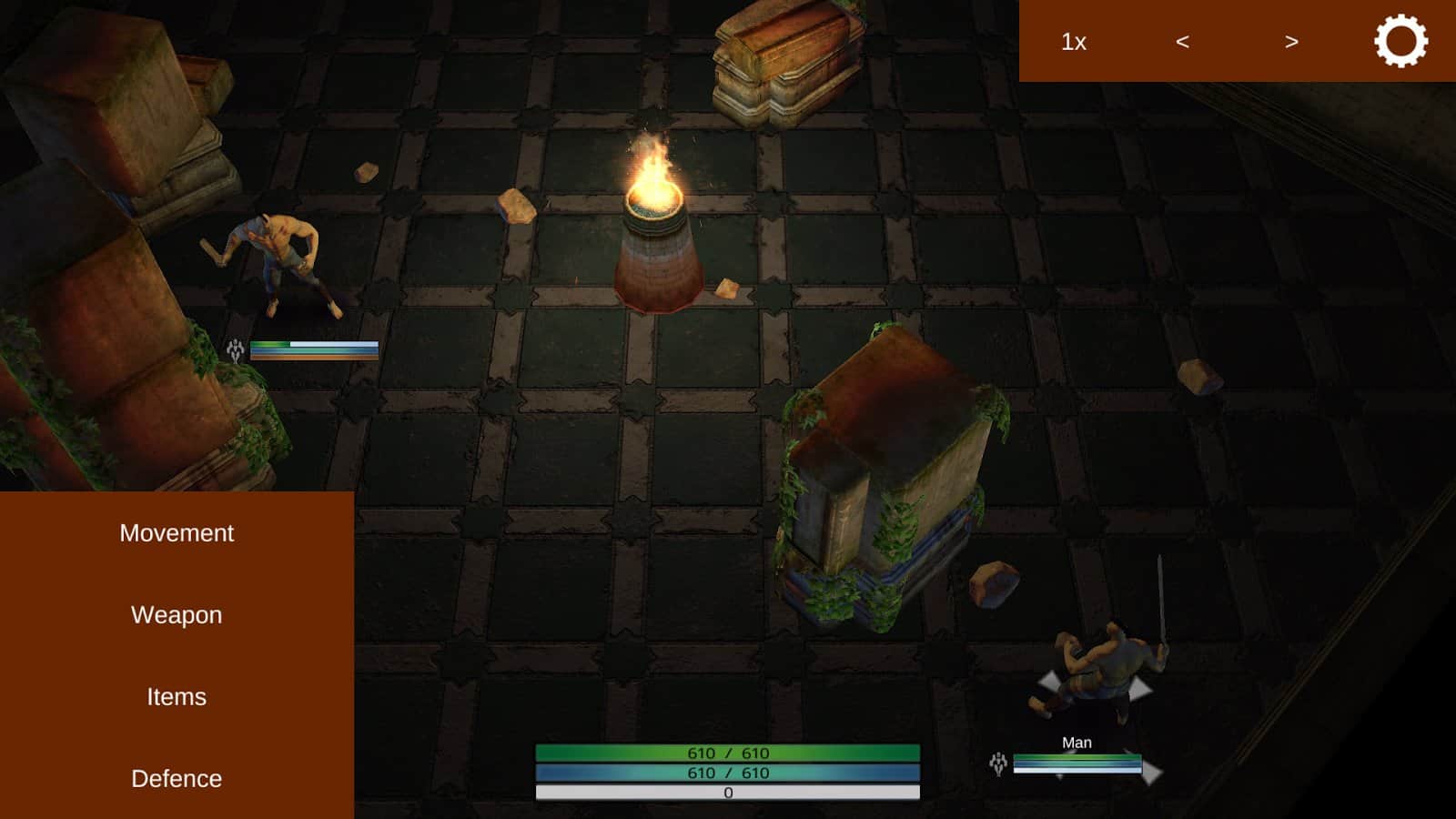Screen dimensions: 1456x819
Task: Click the left movement arrow near Man
Action: pos(1047,683)
